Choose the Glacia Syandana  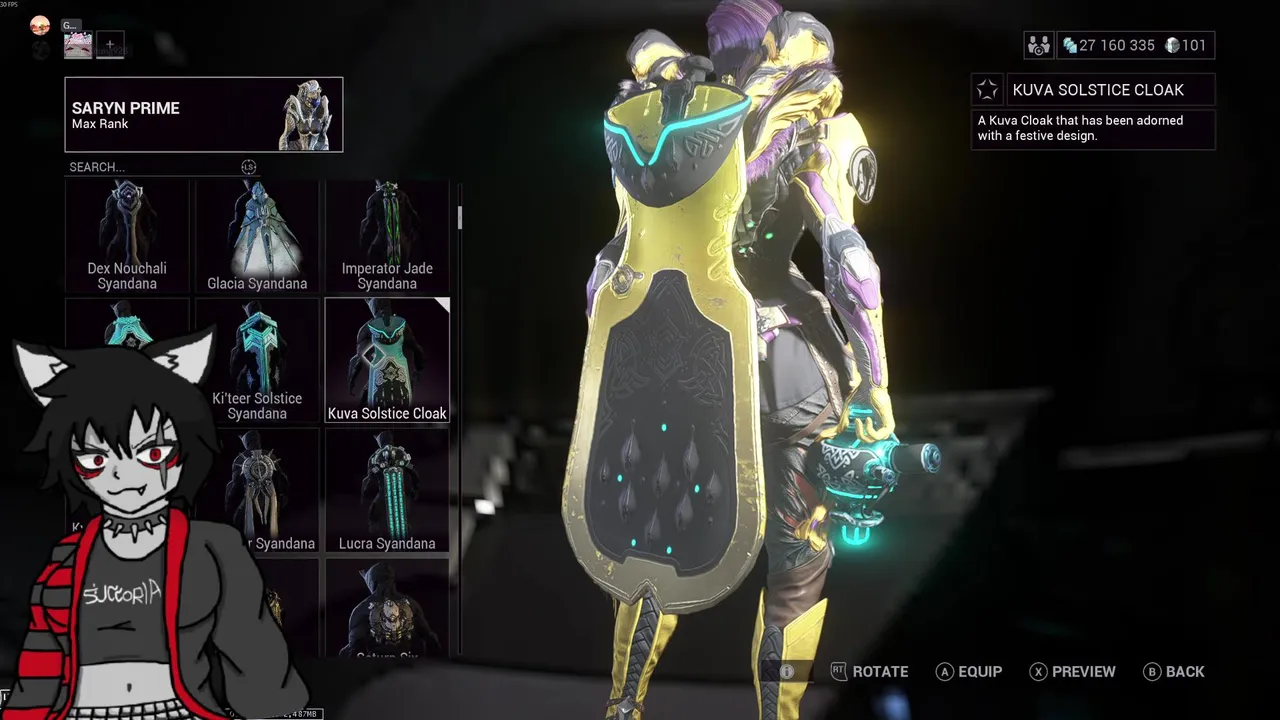(x=257, y=236)
